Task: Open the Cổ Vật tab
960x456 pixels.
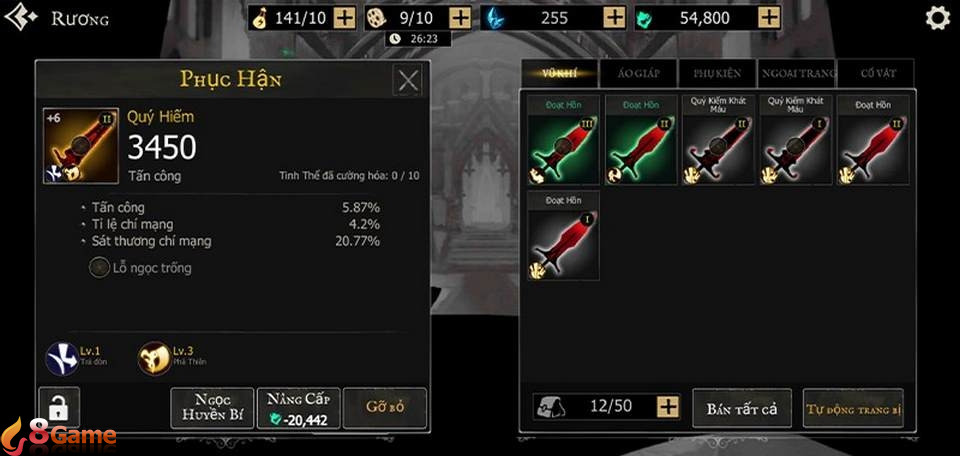Action: coord(873,72)
